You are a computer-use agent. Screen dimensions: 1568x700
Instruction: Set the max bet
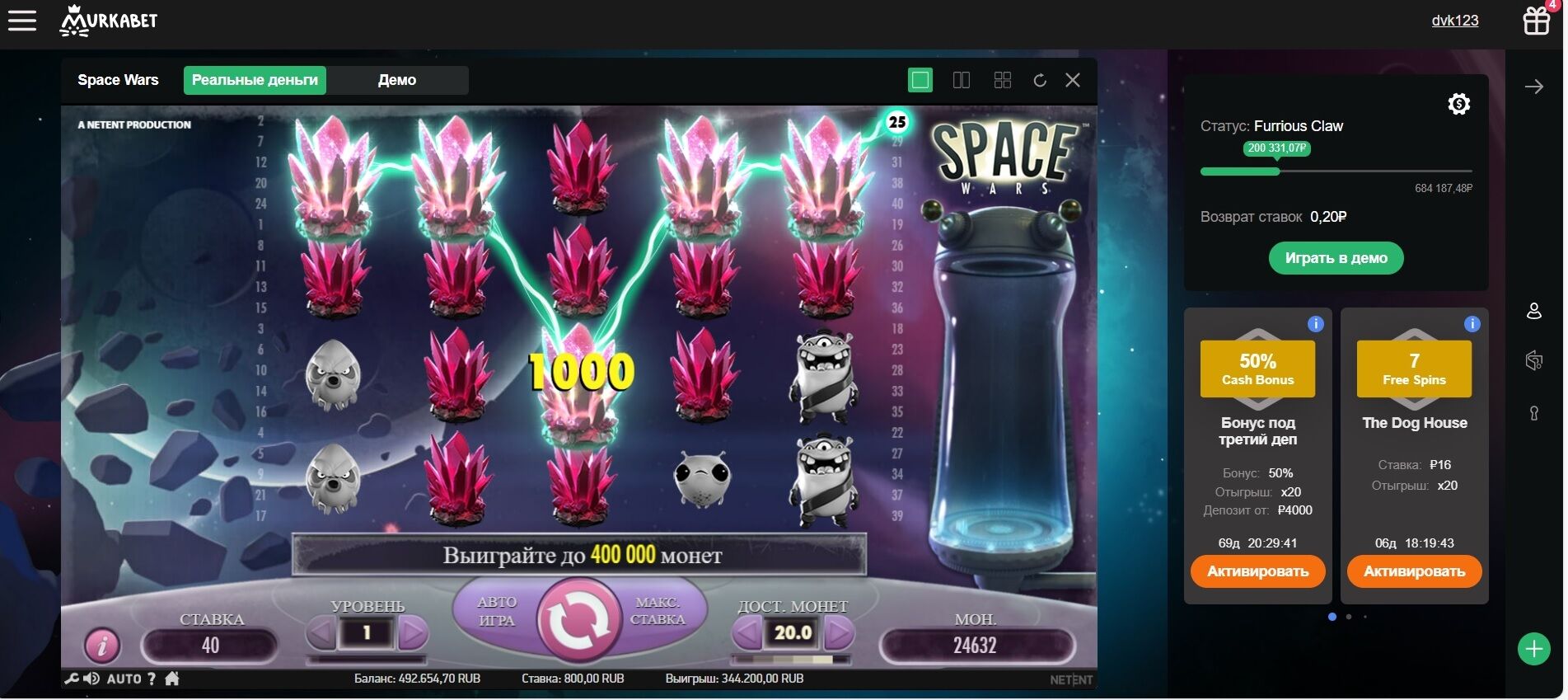(658, 612)
